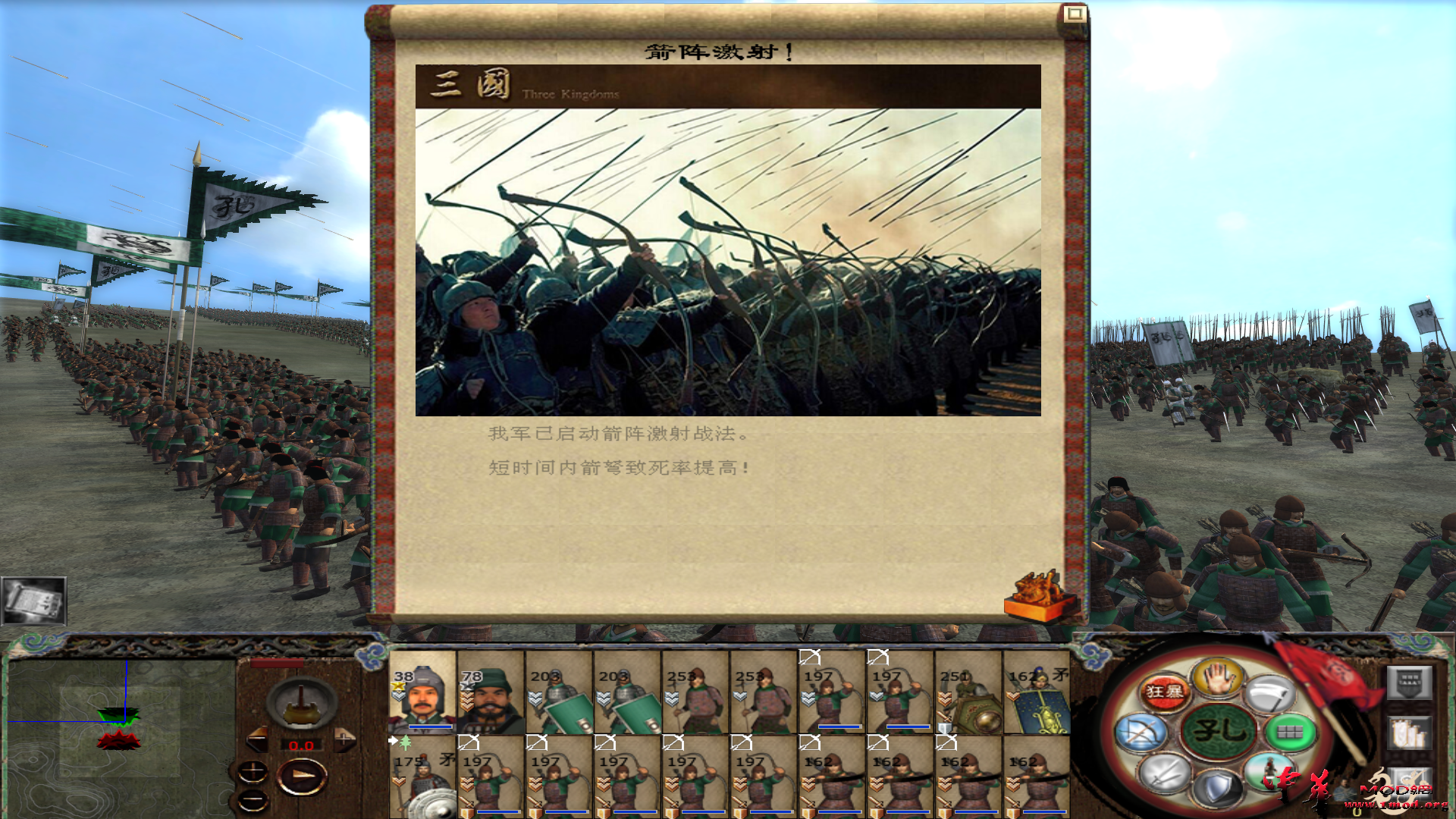
Task: Click the halberd melee weapon icon
Action: coord(1269,694)
